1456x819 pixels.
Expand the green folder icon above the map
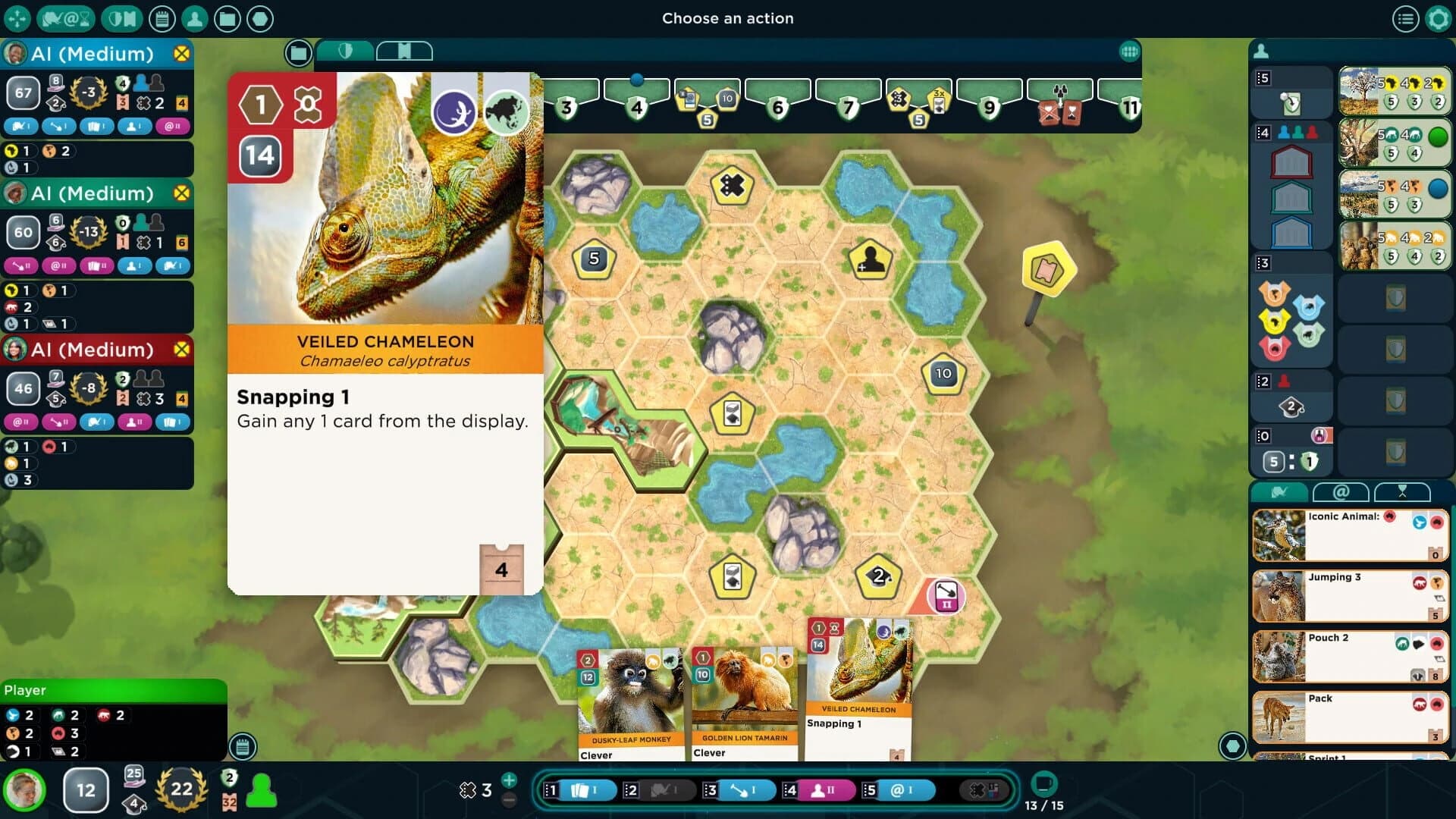[299, 53]
